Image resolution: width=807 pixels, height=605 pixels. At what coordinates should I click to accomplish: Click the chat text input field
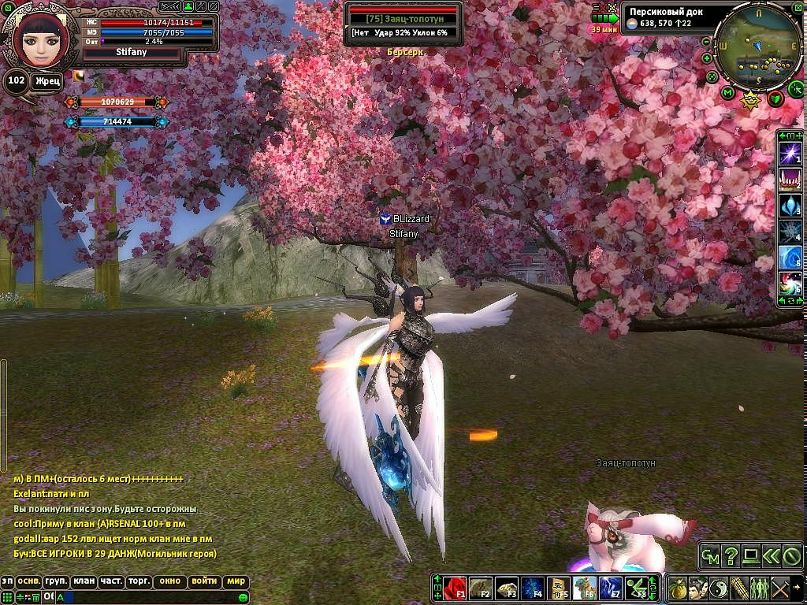[150, 597]
